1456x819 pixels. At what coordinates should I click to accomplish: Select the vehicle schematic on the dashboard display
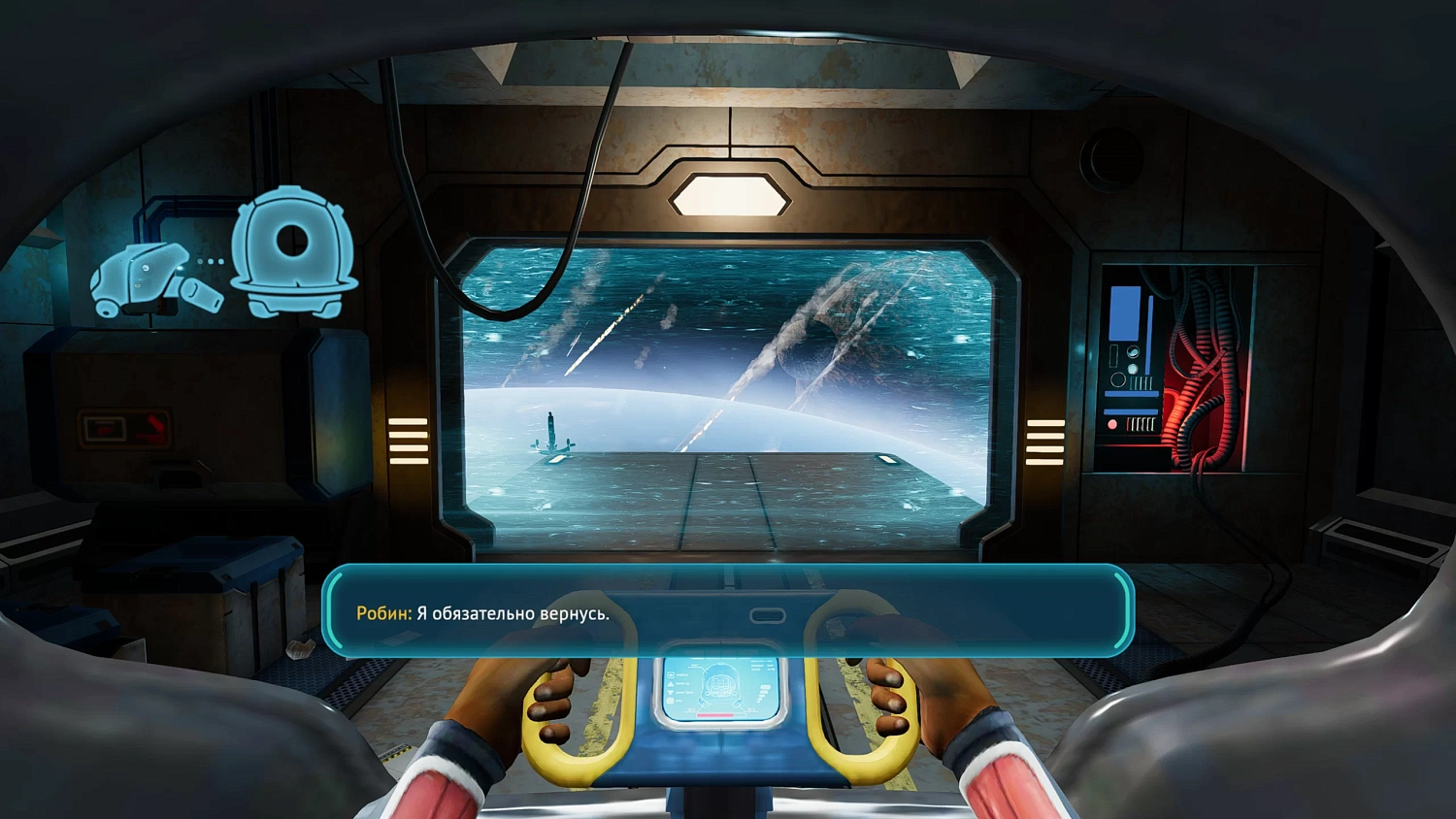click(x=720, y=685)
